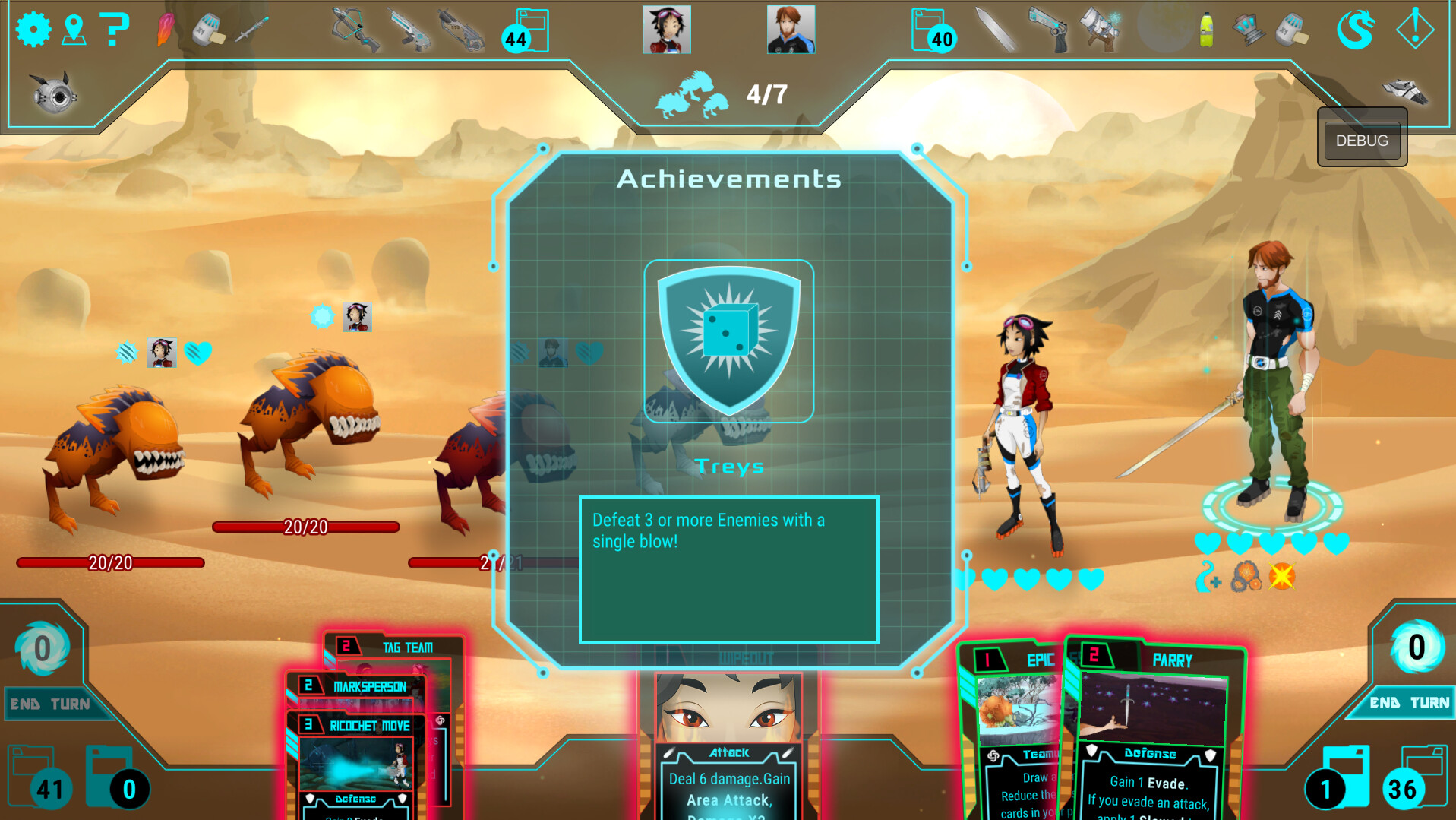Open the right deck showing 40 cards
This screenshot has width=1456, height=820.
pyautogui.click(x=933, y=32)
